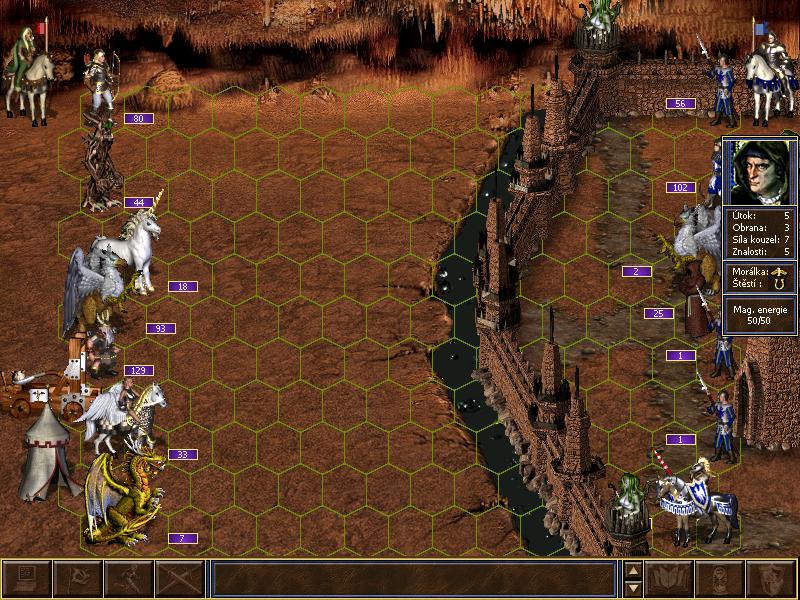Make the current unit wait using the hourglass
The image size is (800, 600).
click(721, 579)
